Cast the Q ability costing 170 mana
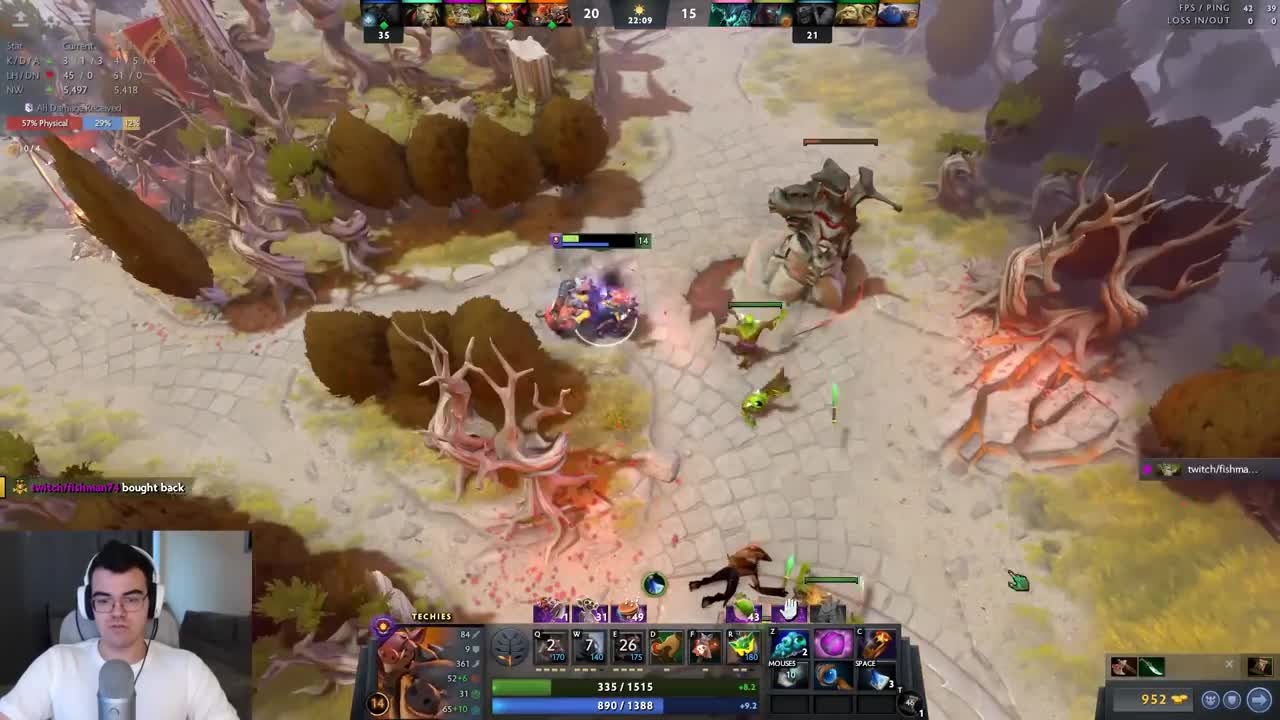This screenshot has height=720, width=1280. 550,647
